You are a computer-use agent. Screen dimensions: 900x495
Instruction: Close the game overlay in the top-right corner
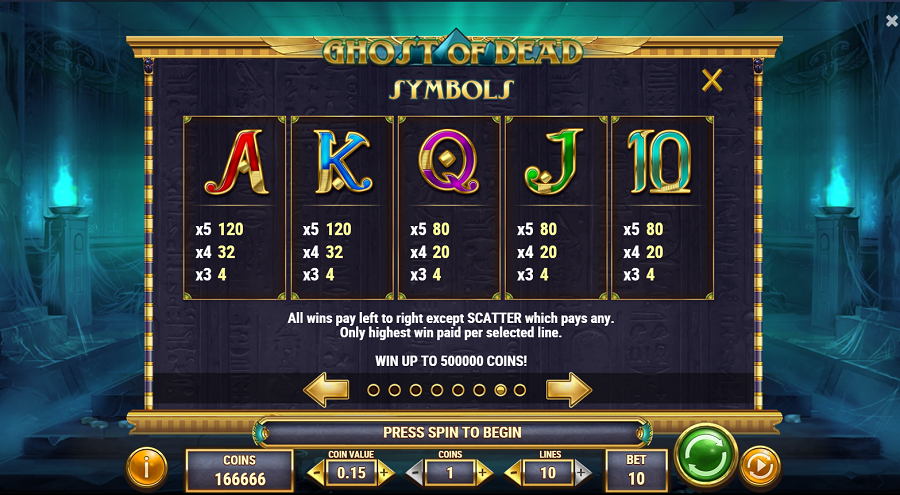(892, 21)
